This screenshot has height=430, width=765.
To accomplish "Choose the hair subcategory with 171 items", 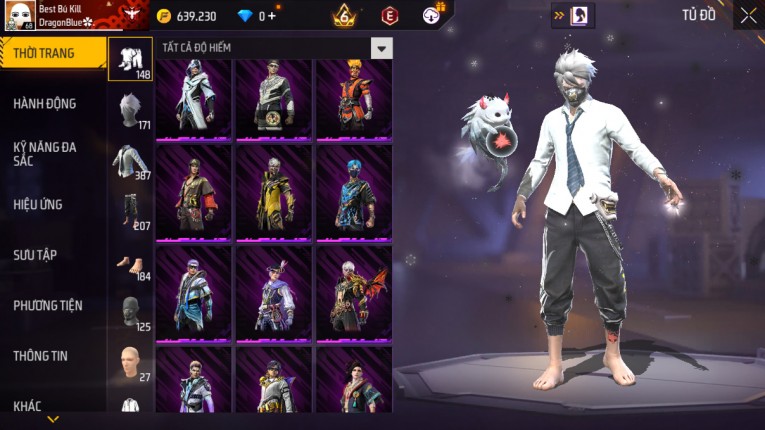I will pos(130,111).
